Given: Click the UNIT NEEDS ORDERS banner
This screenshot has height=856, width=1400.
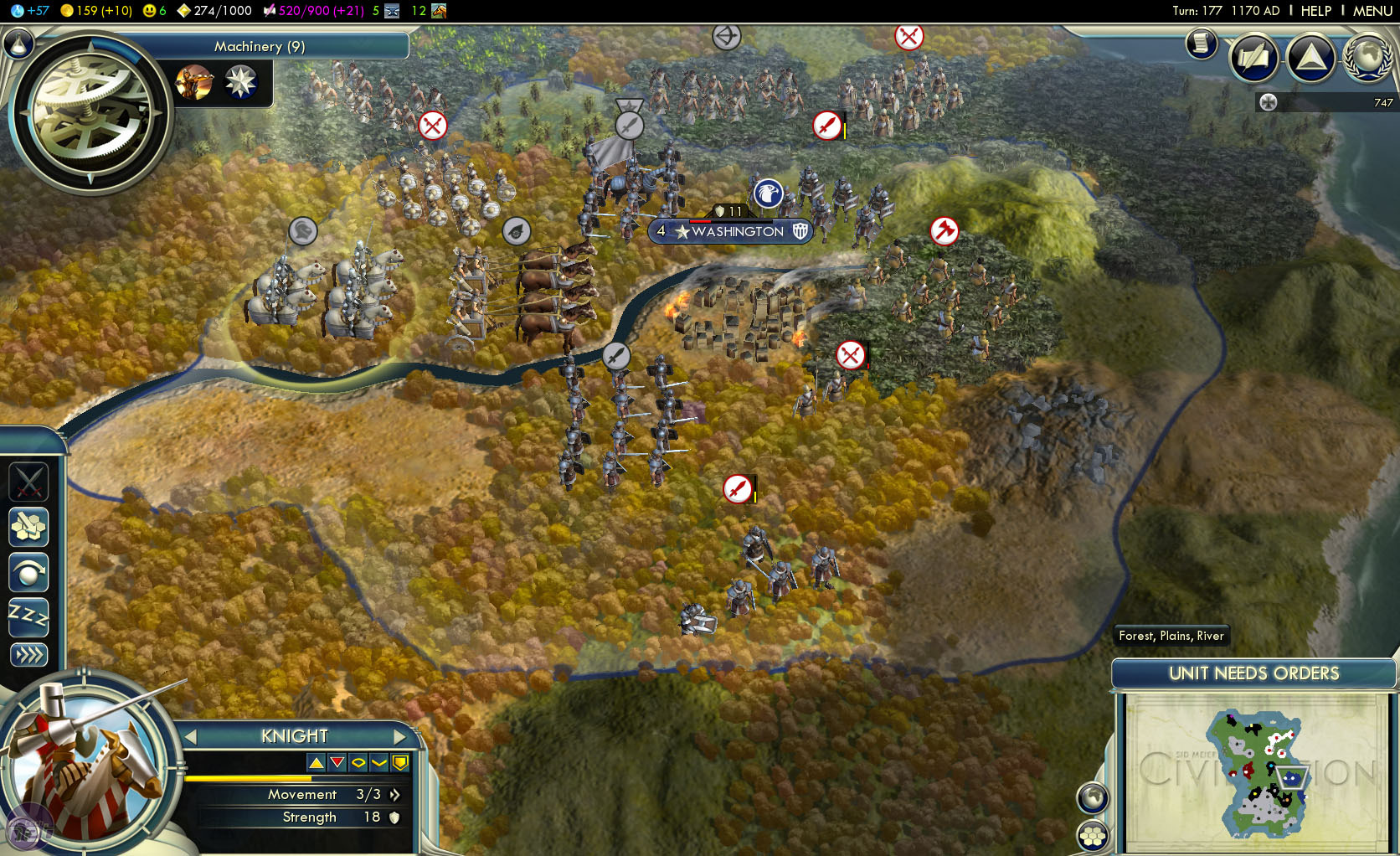Looking at the screenshot, I should pyautogui.click(x=1253, y=673).
